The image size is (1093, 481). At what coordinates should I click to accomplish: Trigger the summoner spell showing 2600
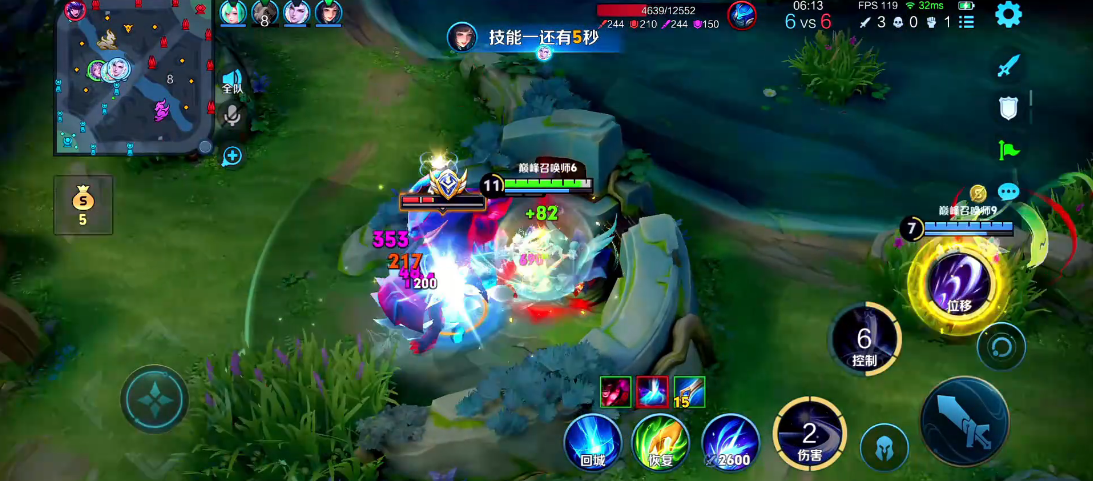click(x=730, y=442)
